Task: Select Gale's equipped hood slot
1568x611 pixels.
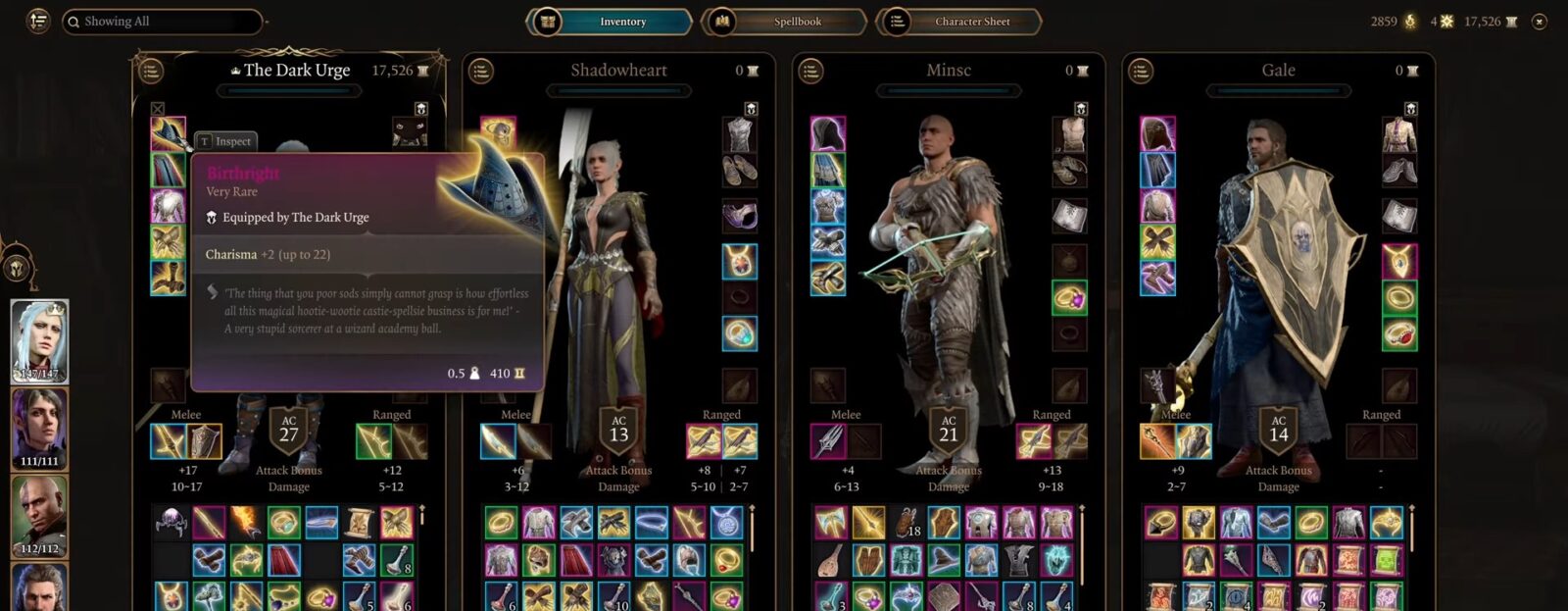Action: click(1157, 134)
